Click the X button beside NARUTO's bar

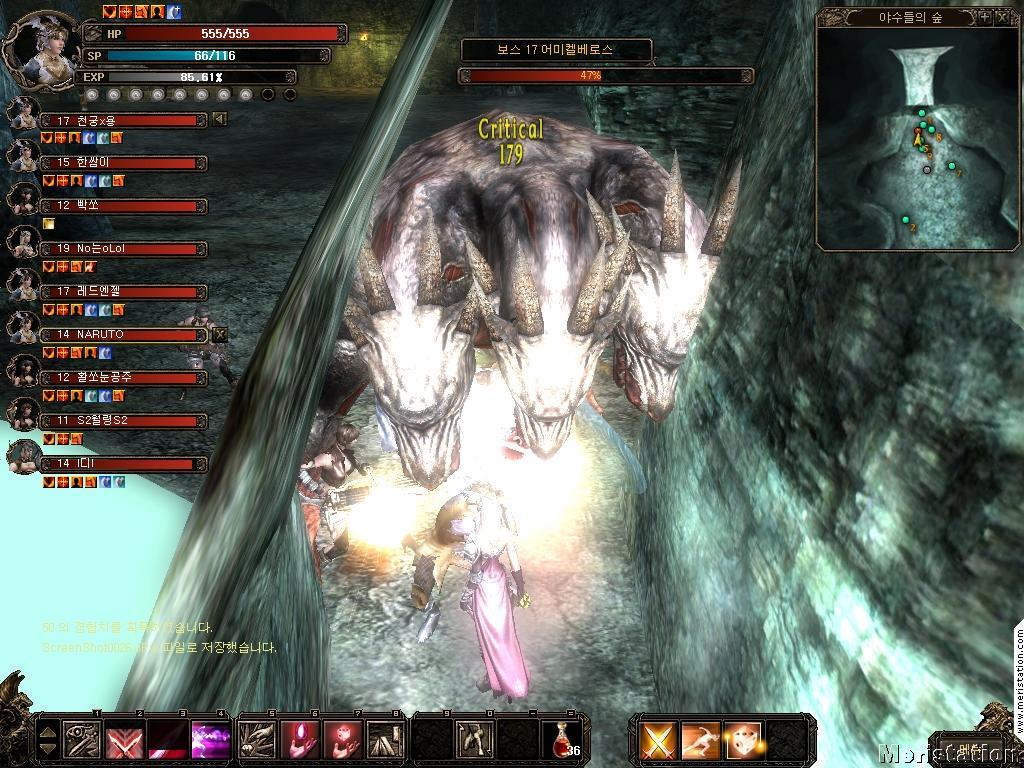pyautogui.click(x=220, y=335)
